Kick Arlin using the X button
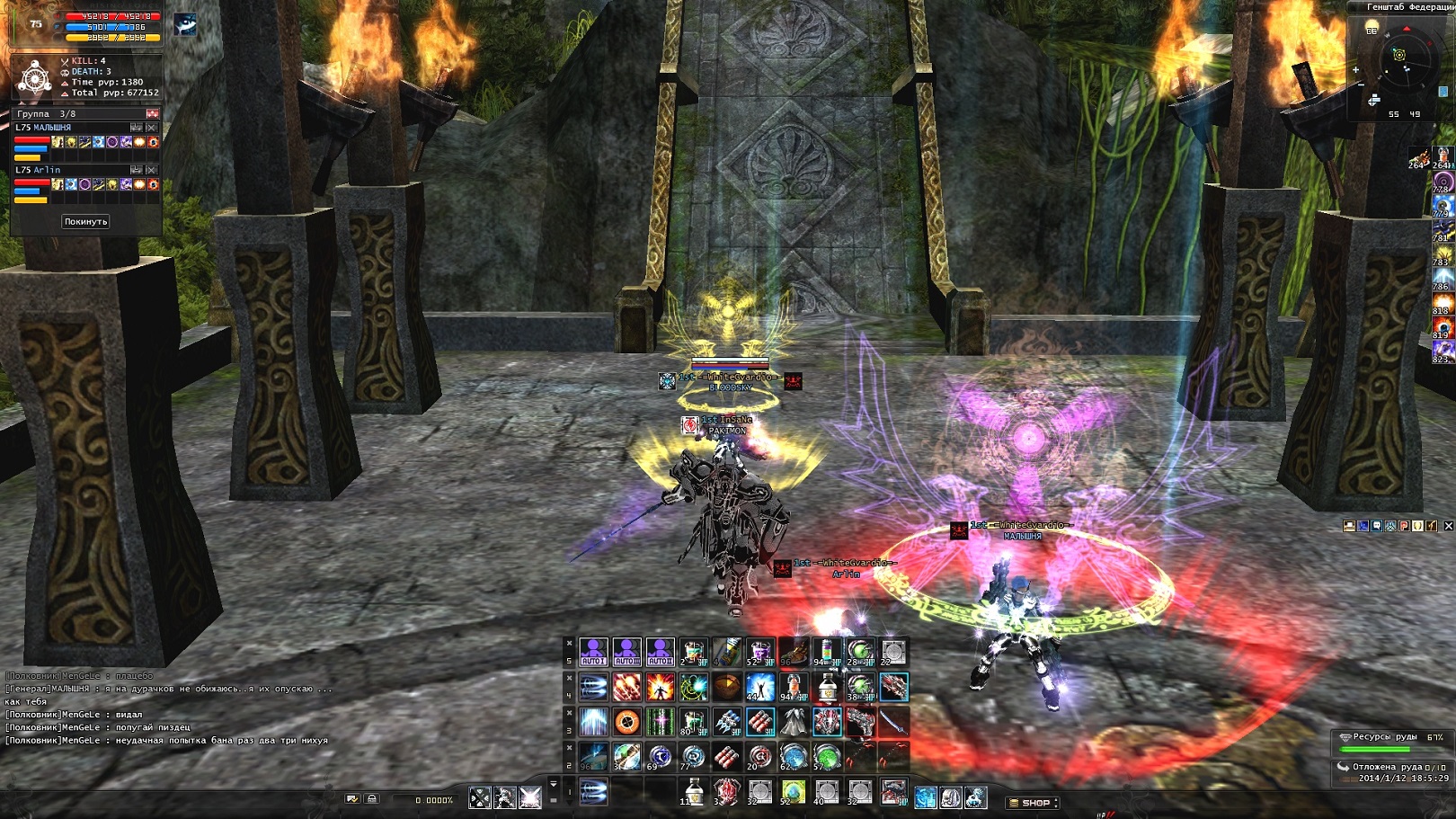 click(152, 170)
